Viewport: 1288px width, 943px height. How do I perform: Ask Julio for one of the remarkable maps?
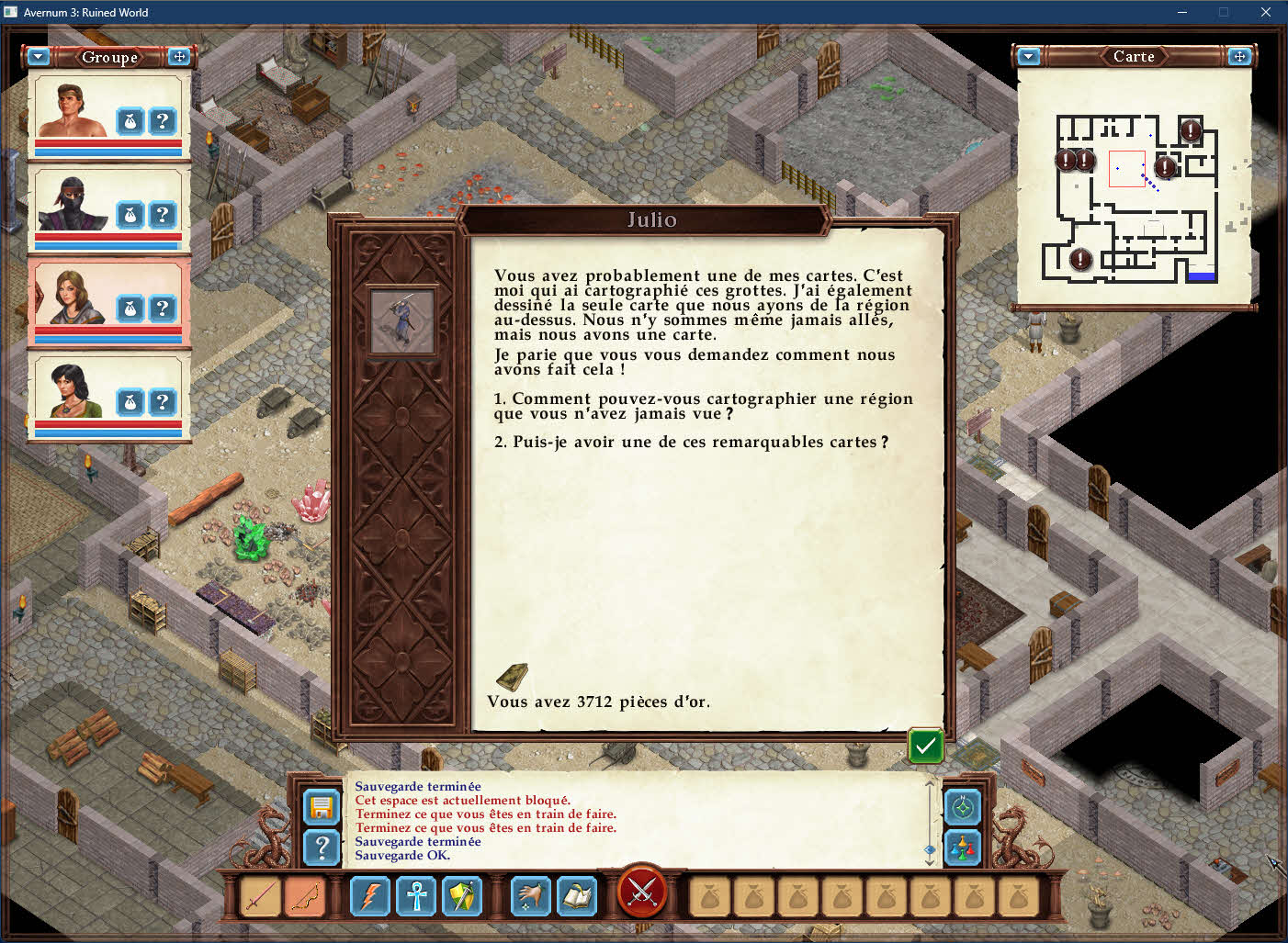[x=691, y=442]
